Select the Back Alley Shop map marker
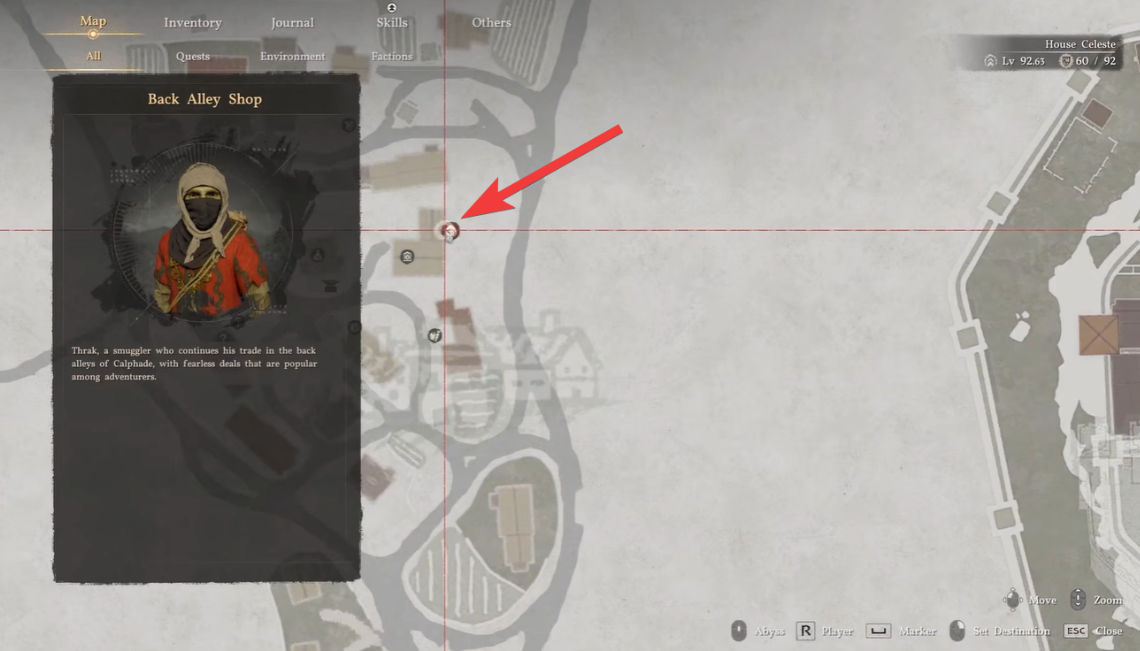 450,232
